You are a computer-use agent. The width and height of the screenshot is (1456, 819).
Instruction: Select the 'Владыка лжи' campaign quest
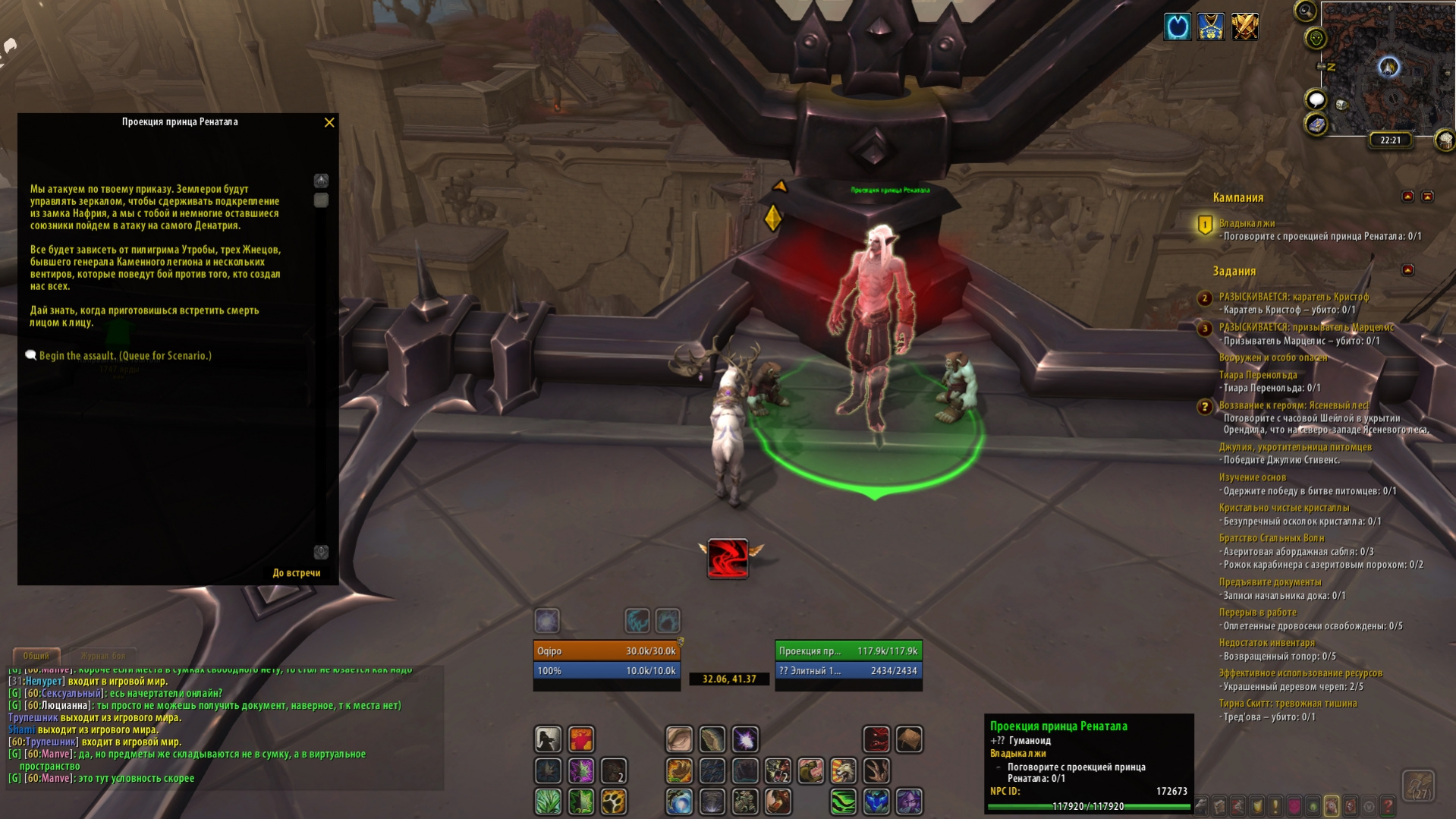coord(1247,223)
